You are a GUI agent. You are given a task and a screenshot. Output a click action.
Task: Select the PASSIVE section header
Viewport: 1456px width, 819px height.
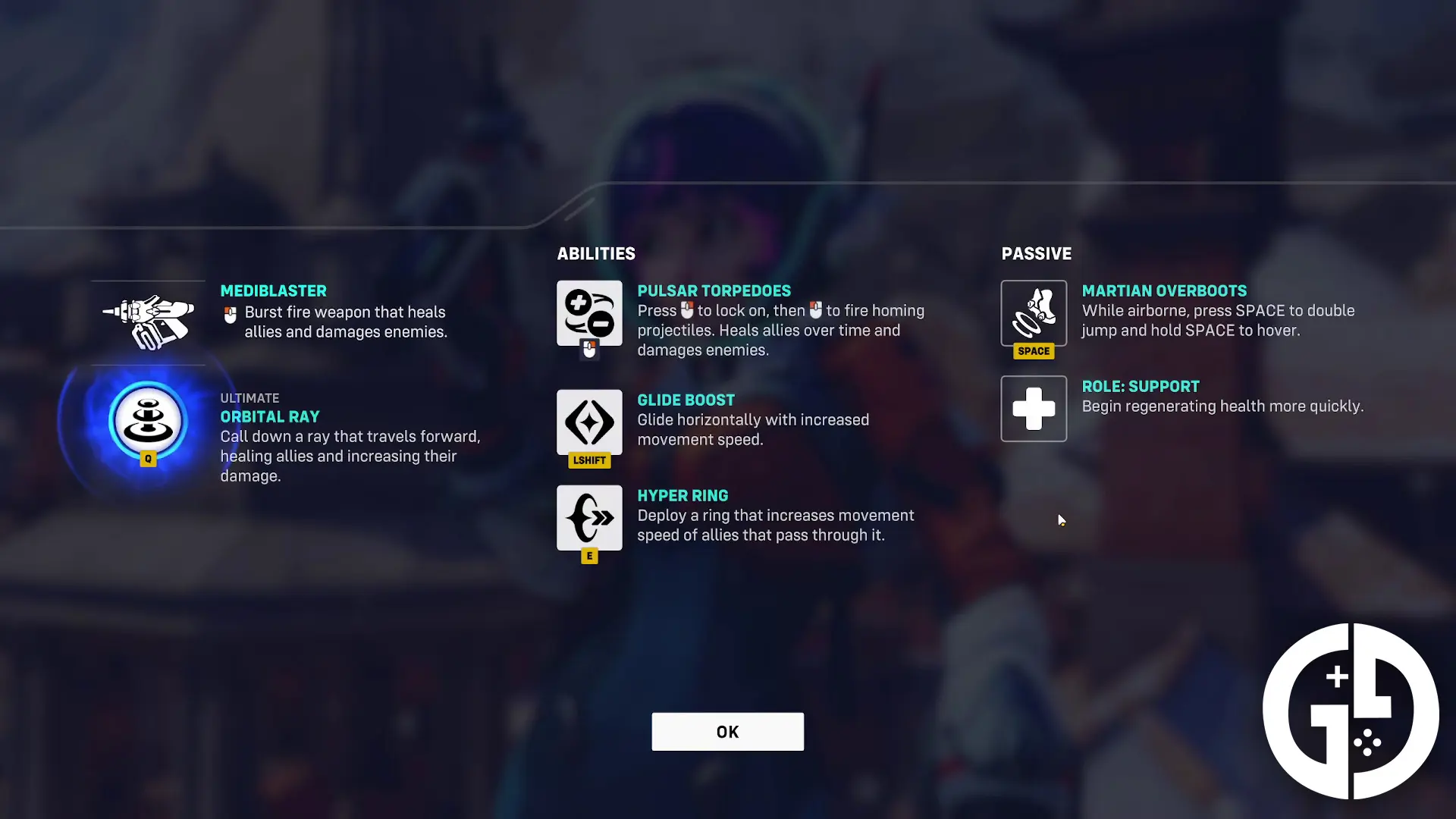1037,253
